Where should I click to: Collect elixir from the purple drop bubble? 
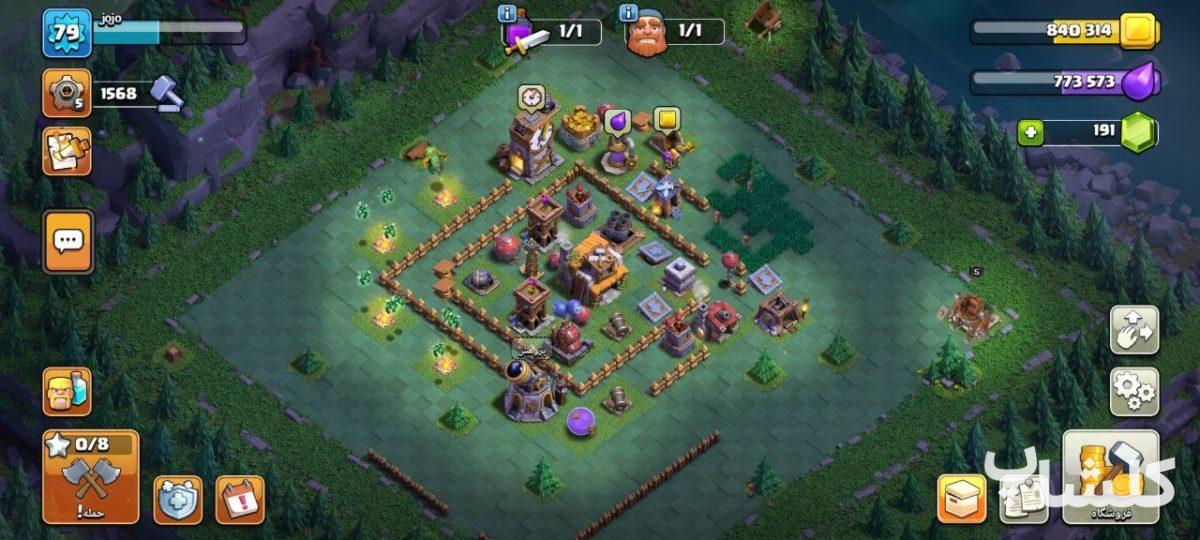[x=617, y=122]
